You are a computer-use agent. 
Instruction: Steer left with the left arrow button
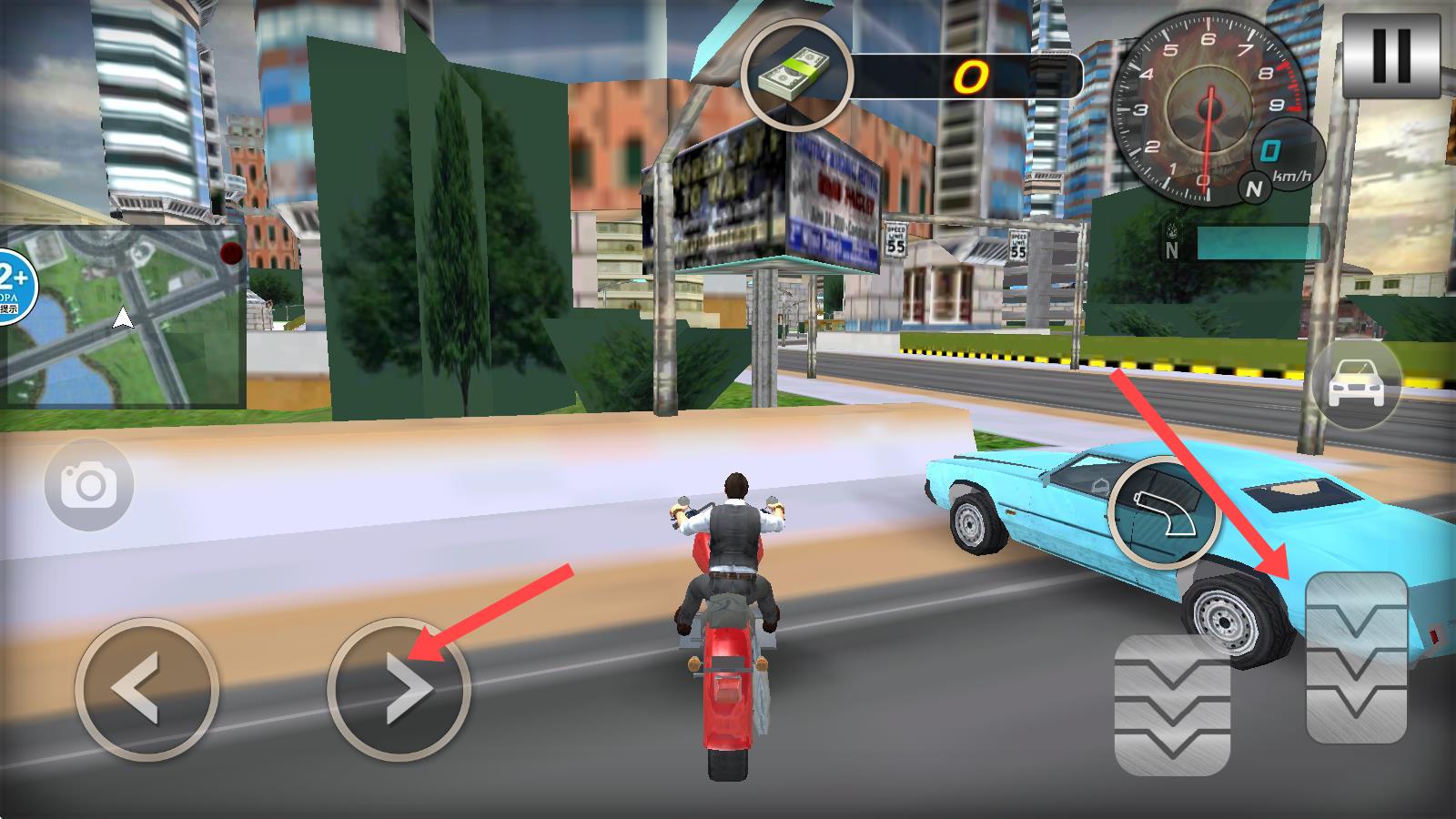(x=147, y=689)
